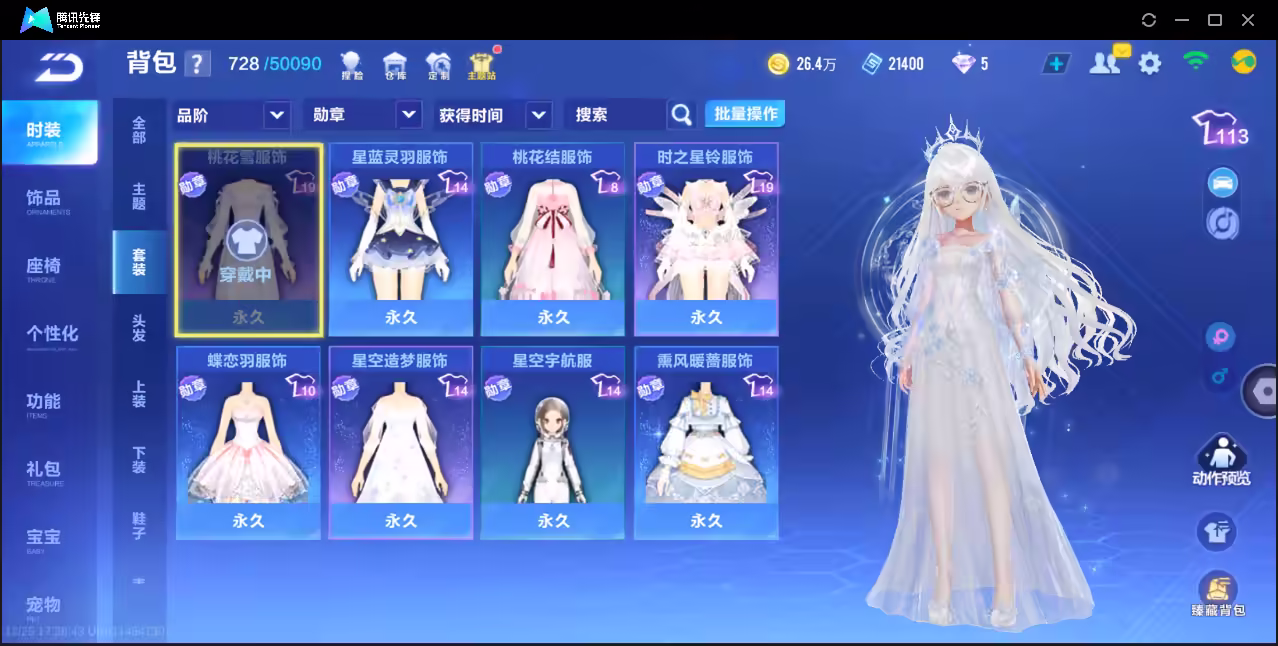Activate the 批量操作 button
The image size is (1278, 646).
pos(745,114)
